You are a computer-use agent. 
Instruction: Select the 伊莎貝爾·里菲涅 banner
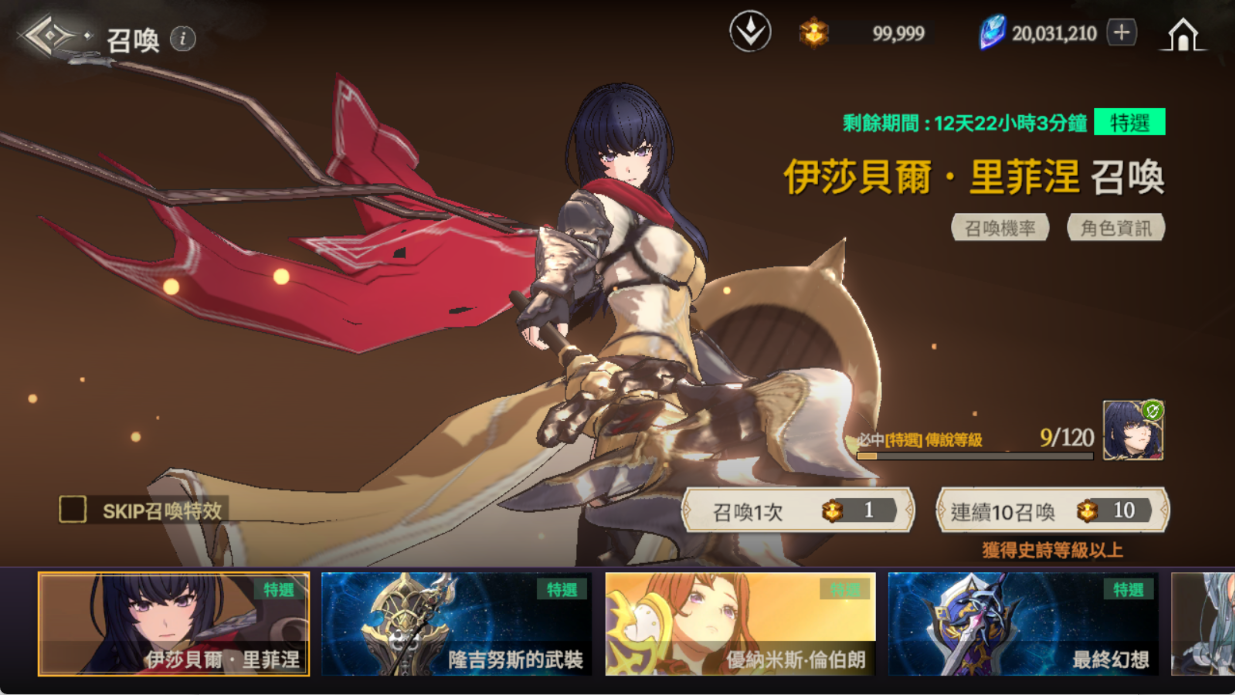coord(174,624)
